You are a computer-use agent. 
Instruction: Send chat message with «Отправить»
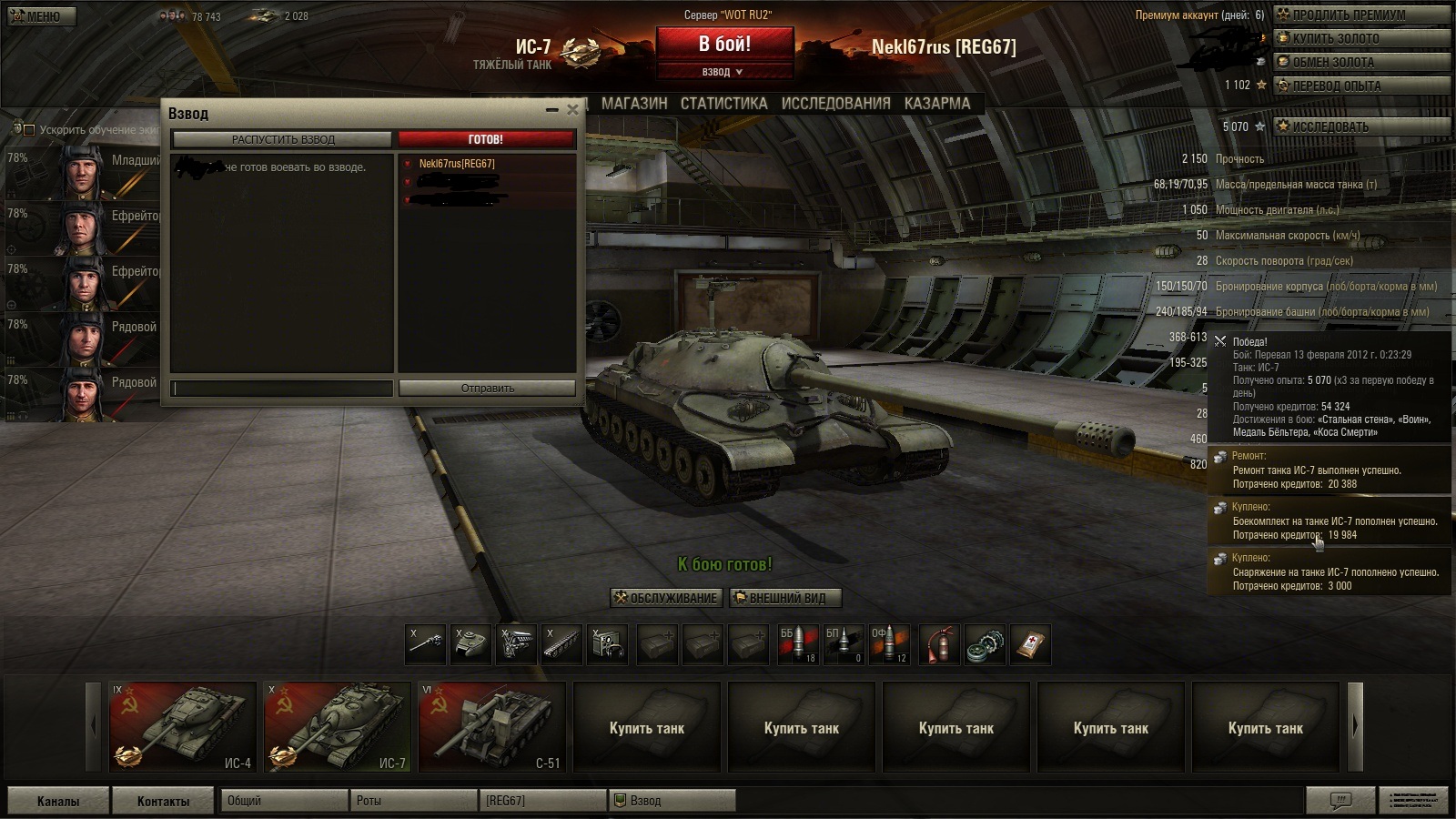pyautogui.click(x=487, y=388)
